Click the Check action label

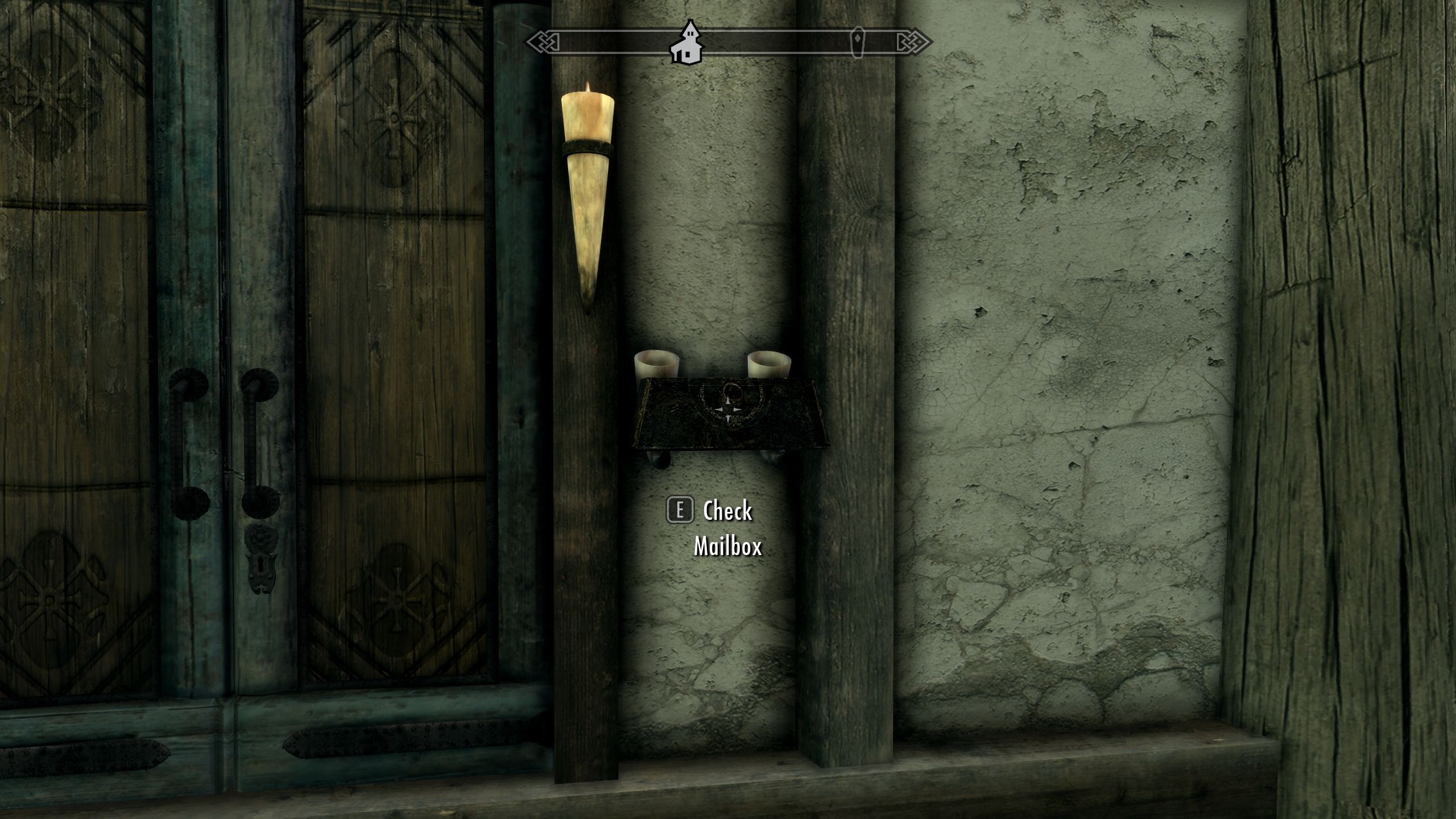[x=727, y=511]
